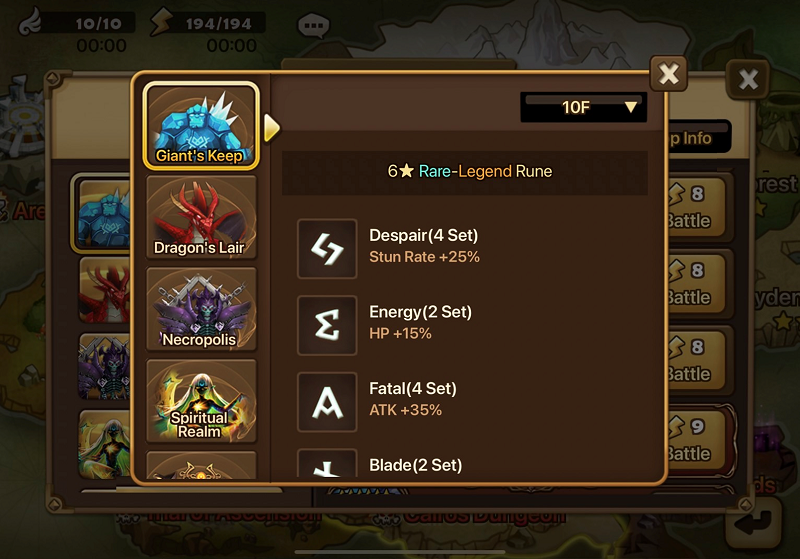Open the Spiritual Realm dungeon tab
800x559 pixels.
[x=201, y=401]
